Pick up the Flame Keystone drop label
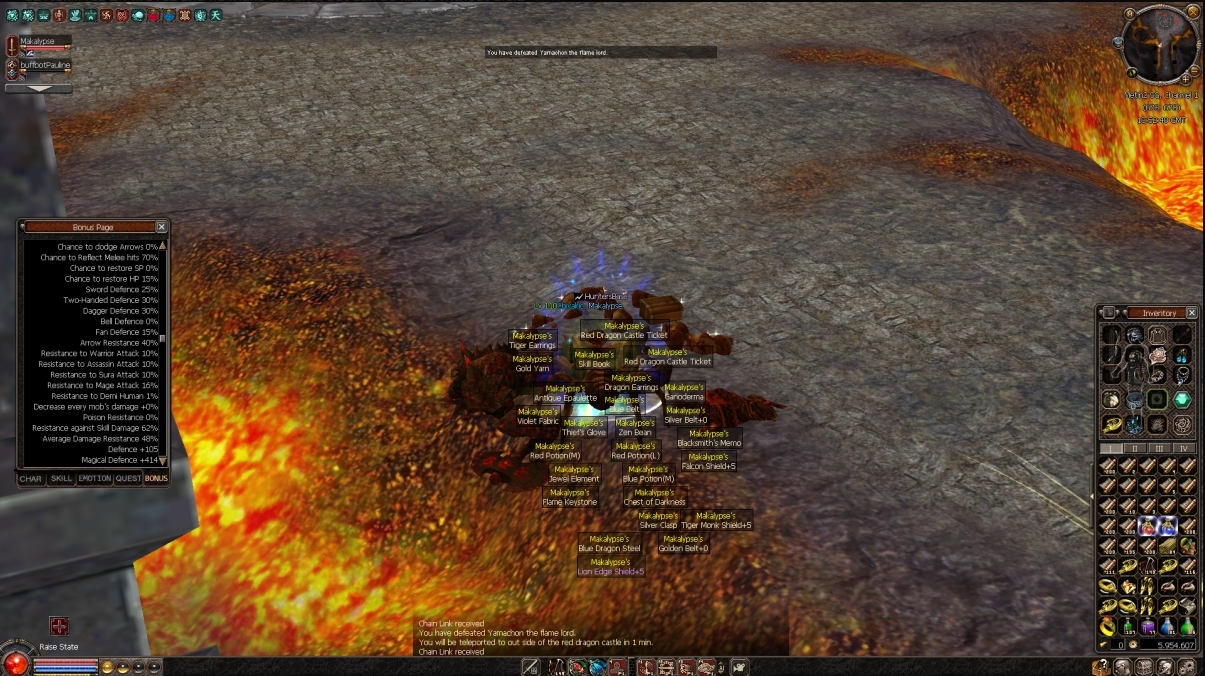 (570, 502)
